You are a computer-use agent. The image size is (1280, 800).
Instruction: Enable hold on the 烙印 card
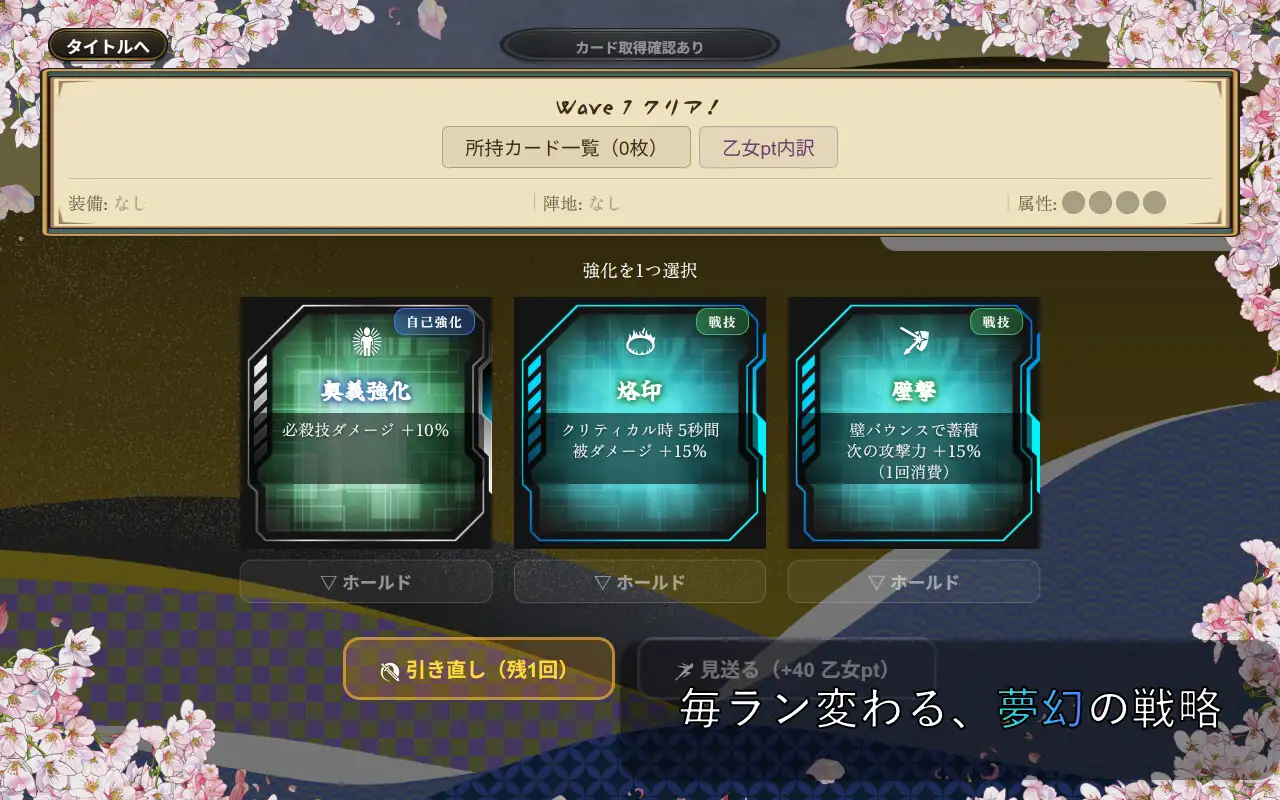[x=640, y=581]
